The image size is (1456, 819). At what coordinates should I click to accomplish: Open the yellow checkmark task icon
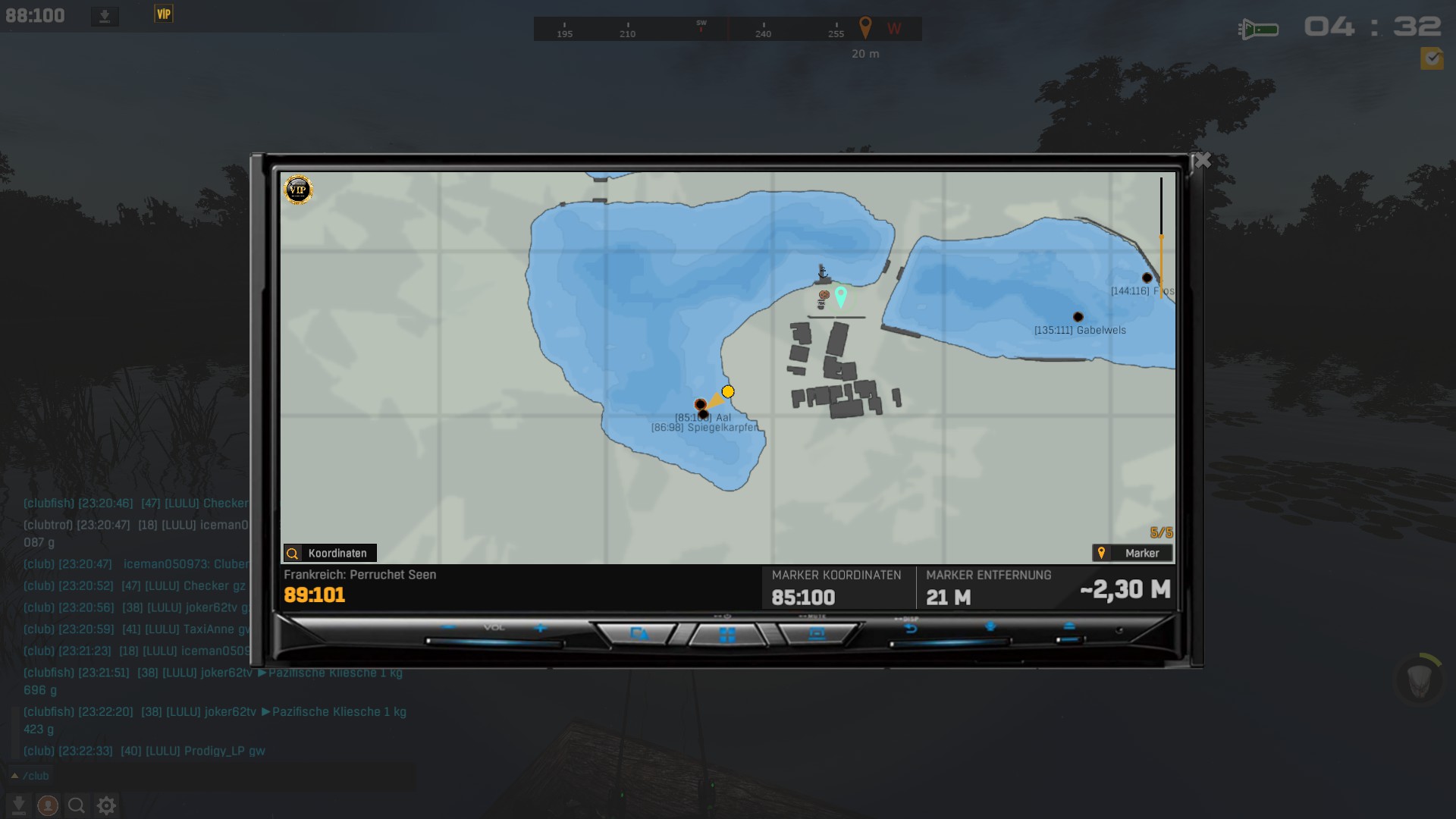(x=1432, y=58)
